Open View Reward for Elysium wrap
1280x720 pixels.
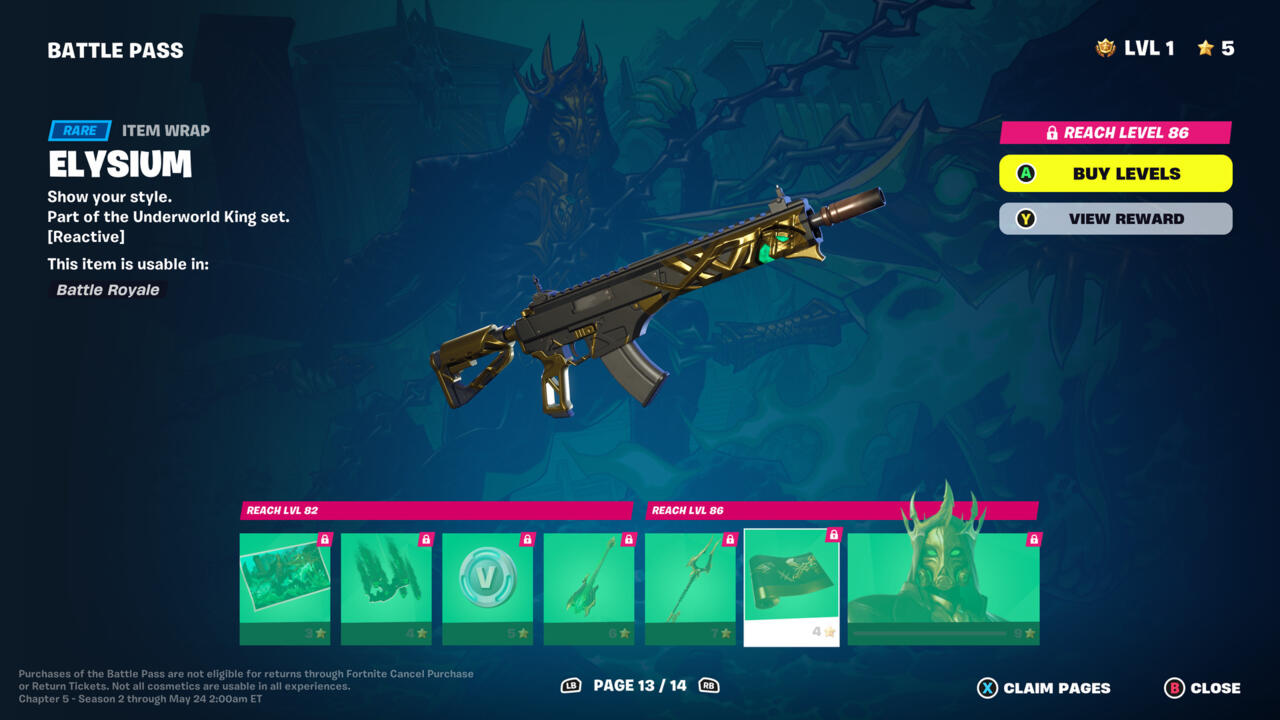(1115, 219)
